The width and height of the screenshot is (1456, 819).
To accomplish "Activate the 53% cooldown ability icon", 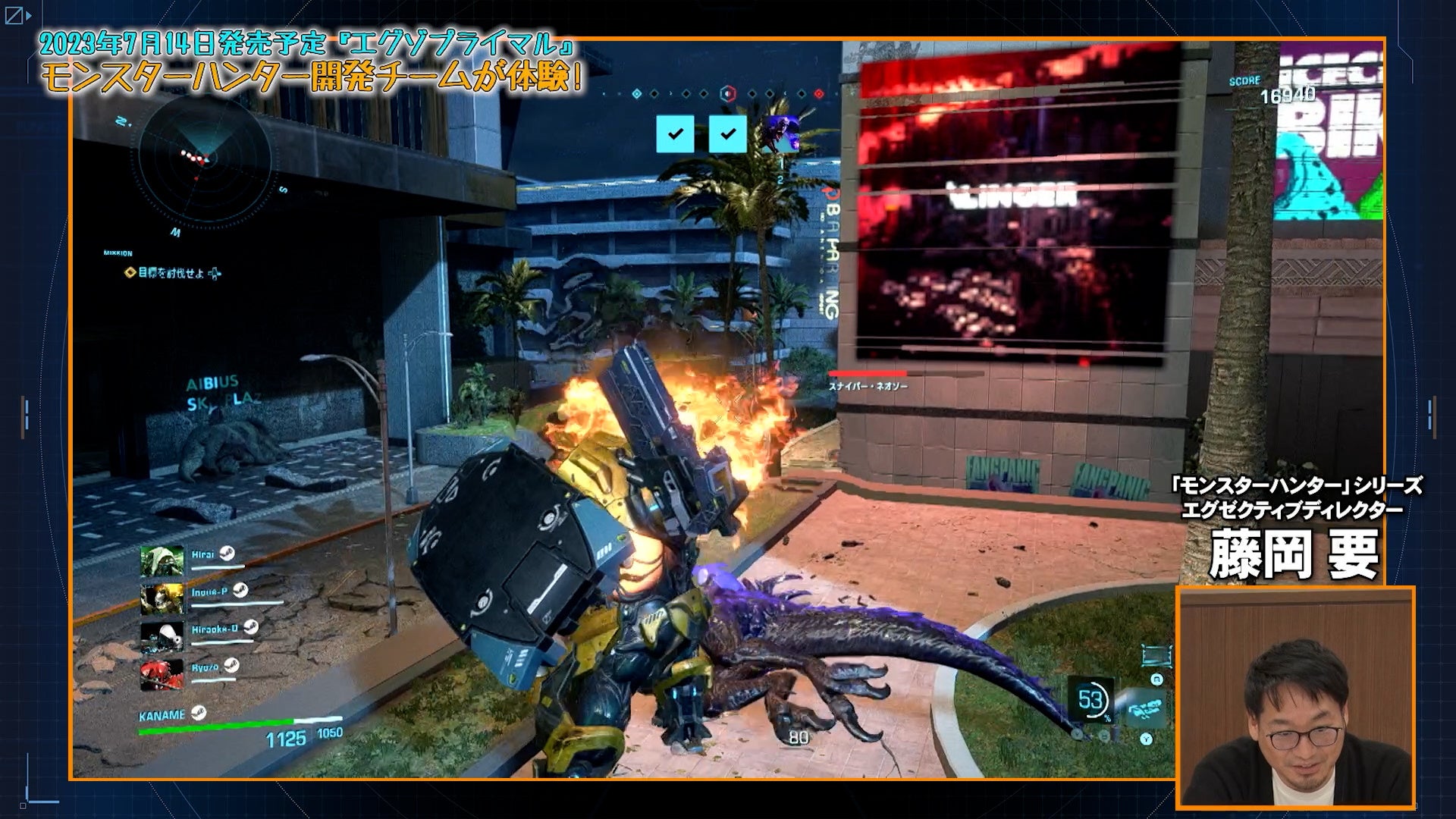I will coord(1090,699).
